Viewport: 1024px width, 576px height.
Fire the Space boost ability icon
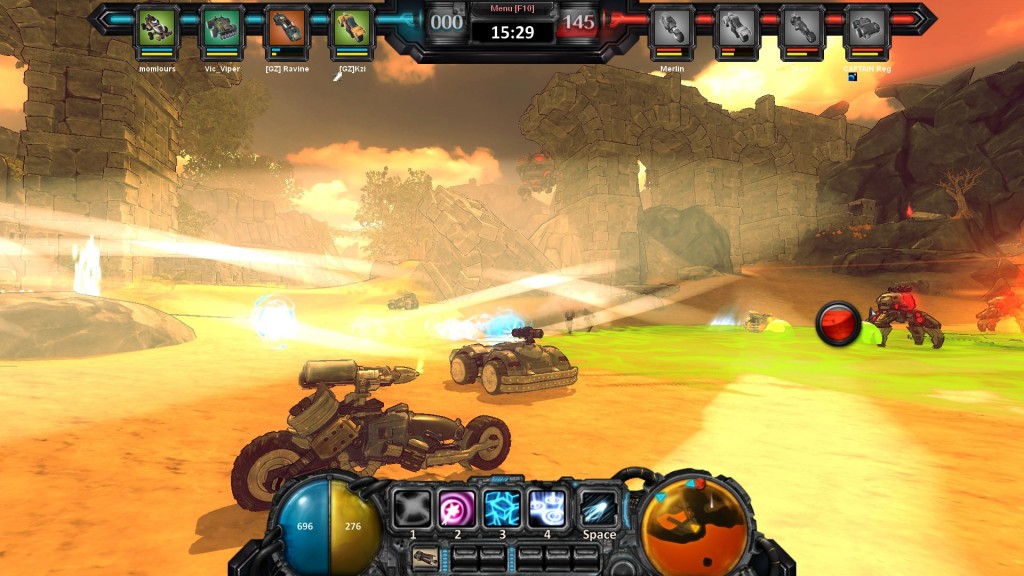[598, 507]
